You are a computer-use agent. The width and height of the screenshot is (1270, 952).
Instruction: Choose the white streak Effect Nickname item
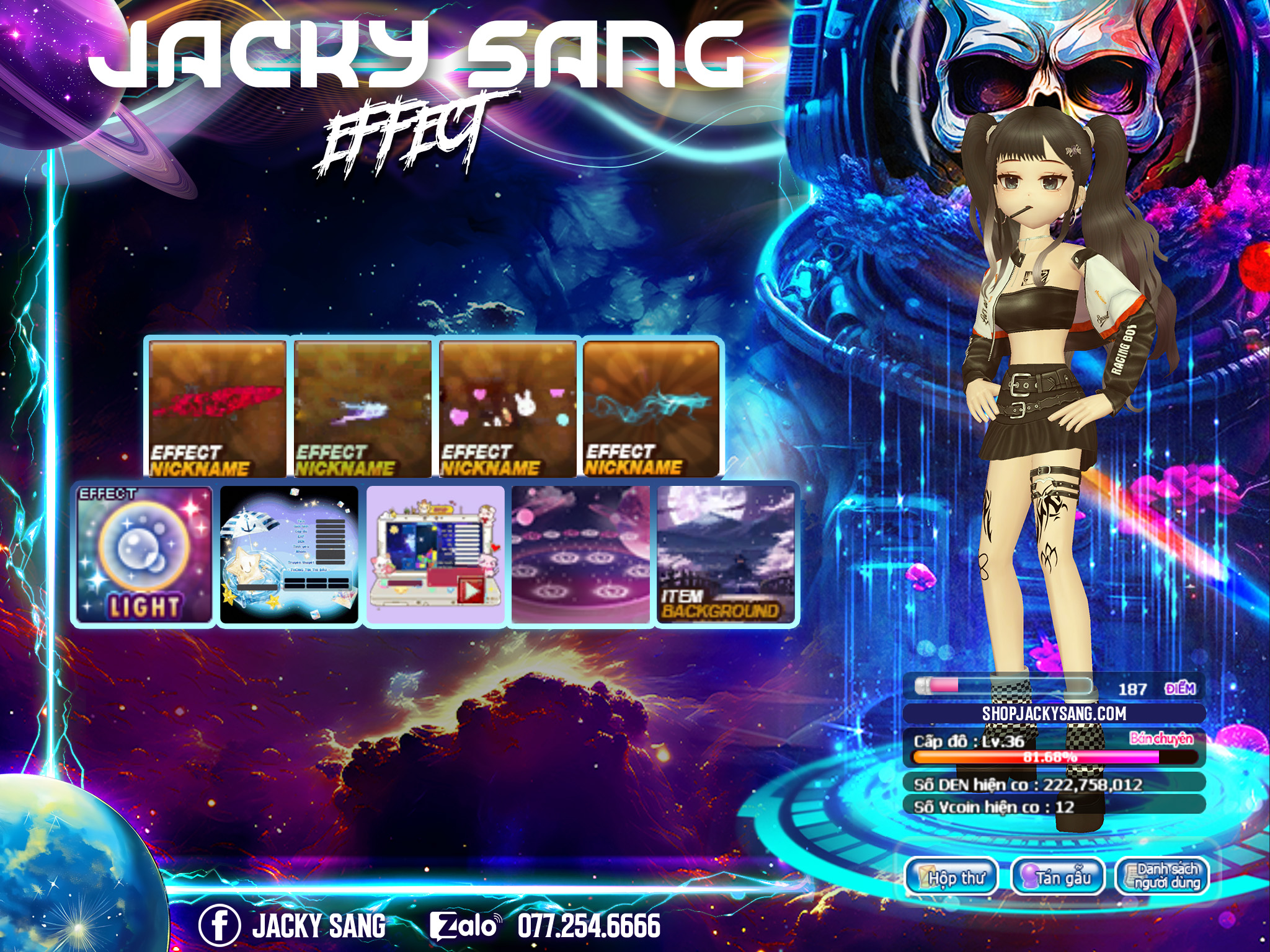pos(363,409)
